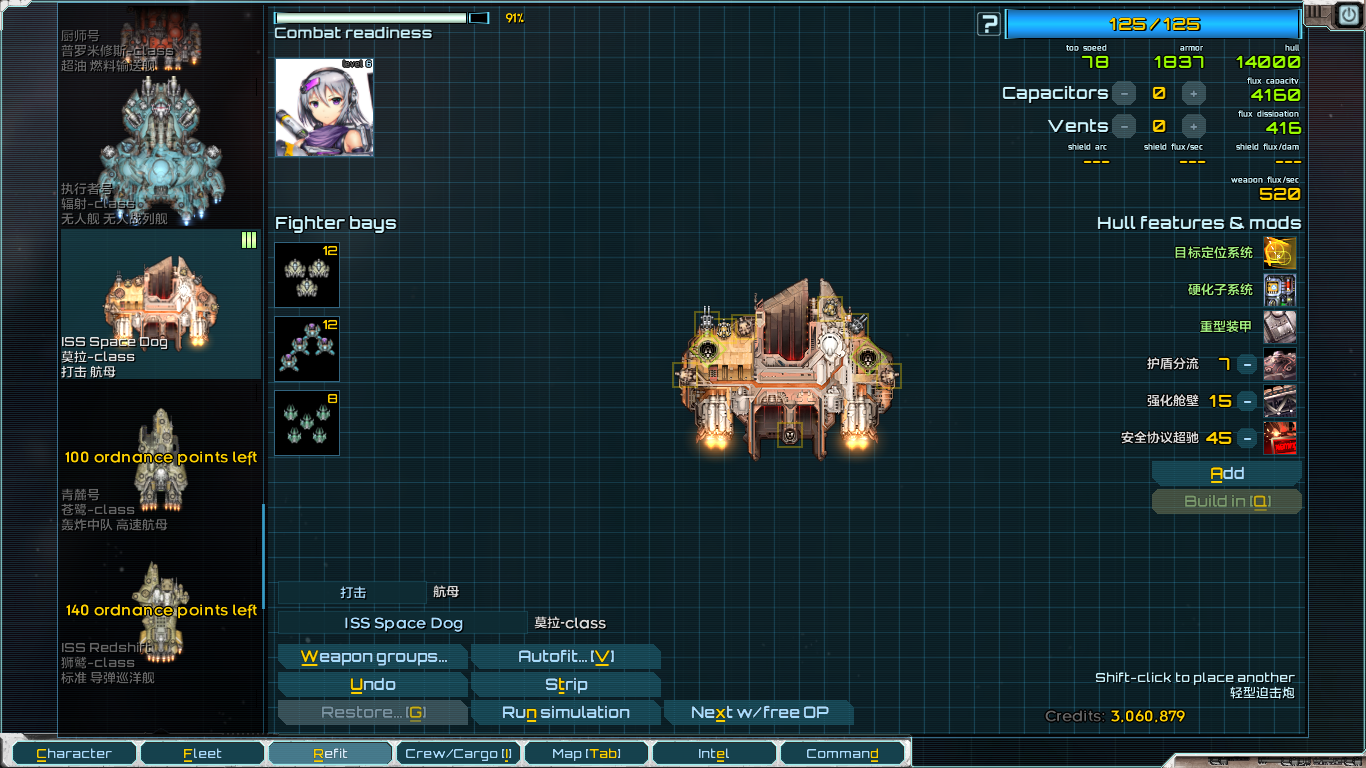Click Add to browse available hullmods
This screenshot has height=768, width=1366.
(1226, 472)
